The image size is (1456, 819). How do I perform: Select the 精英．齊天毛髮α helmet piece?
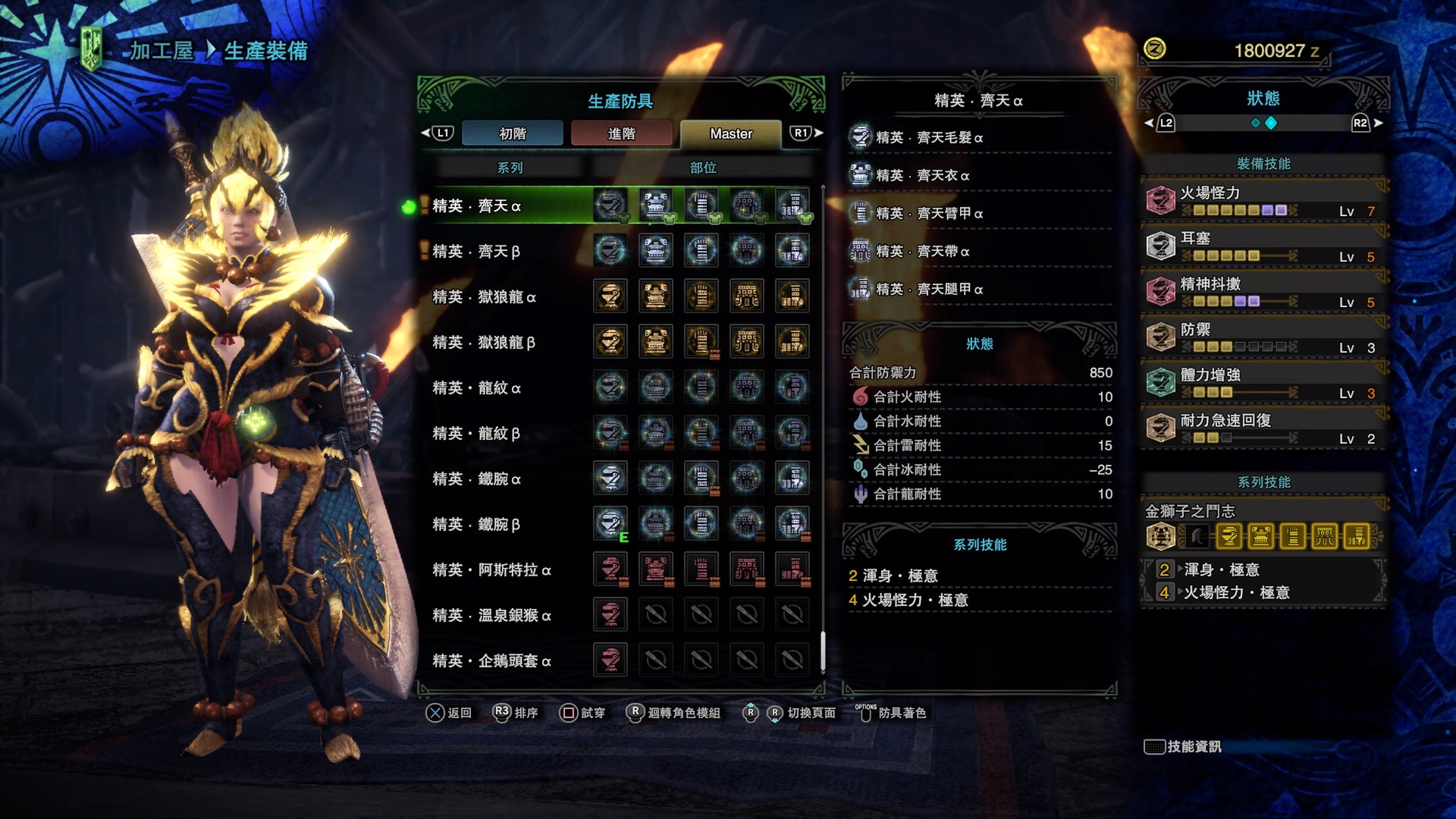point(929,138)
